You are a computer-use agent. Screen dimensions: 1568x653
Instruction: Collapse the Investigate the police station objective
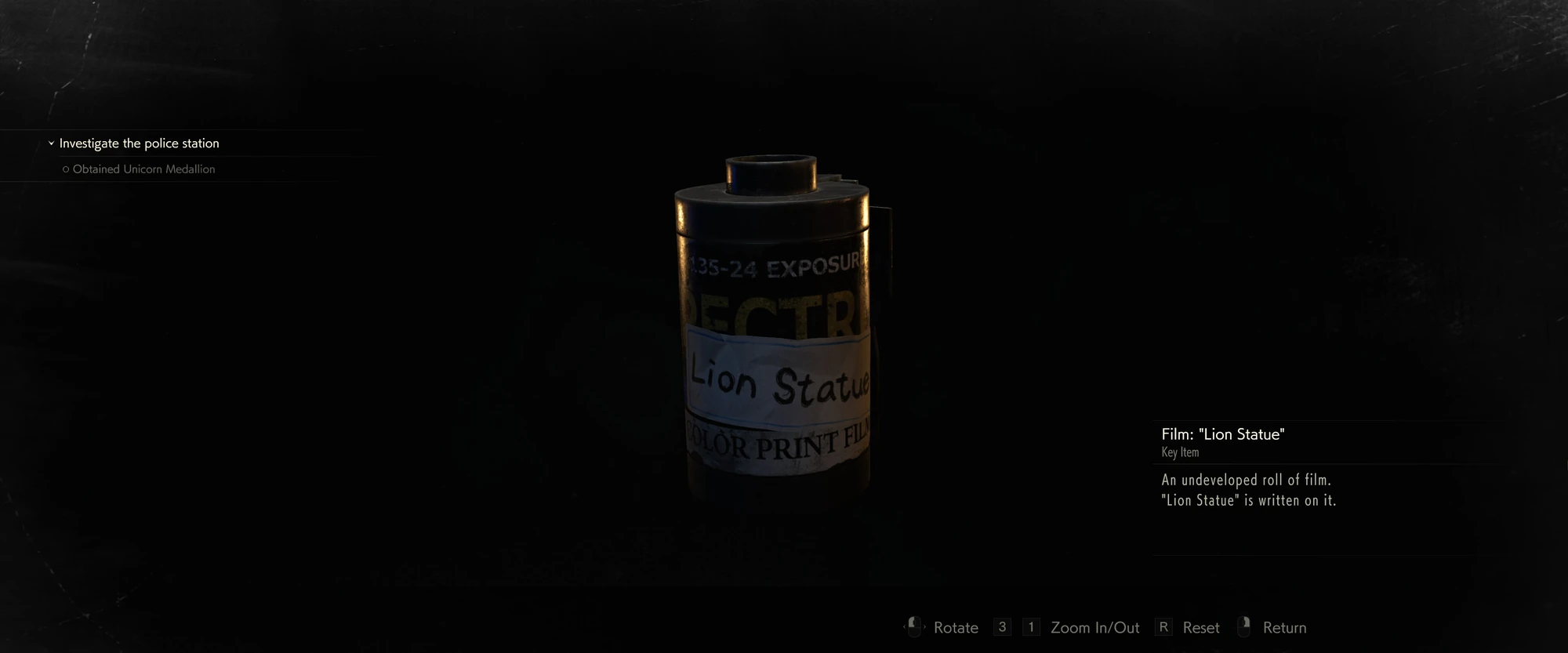52,143
